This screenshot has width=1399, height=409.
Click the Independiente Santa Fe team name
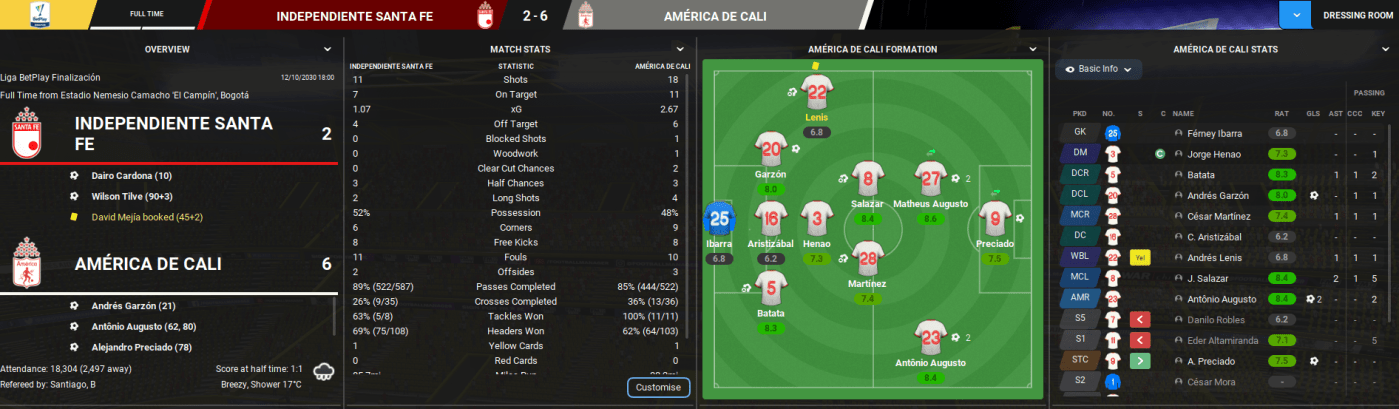174,133
